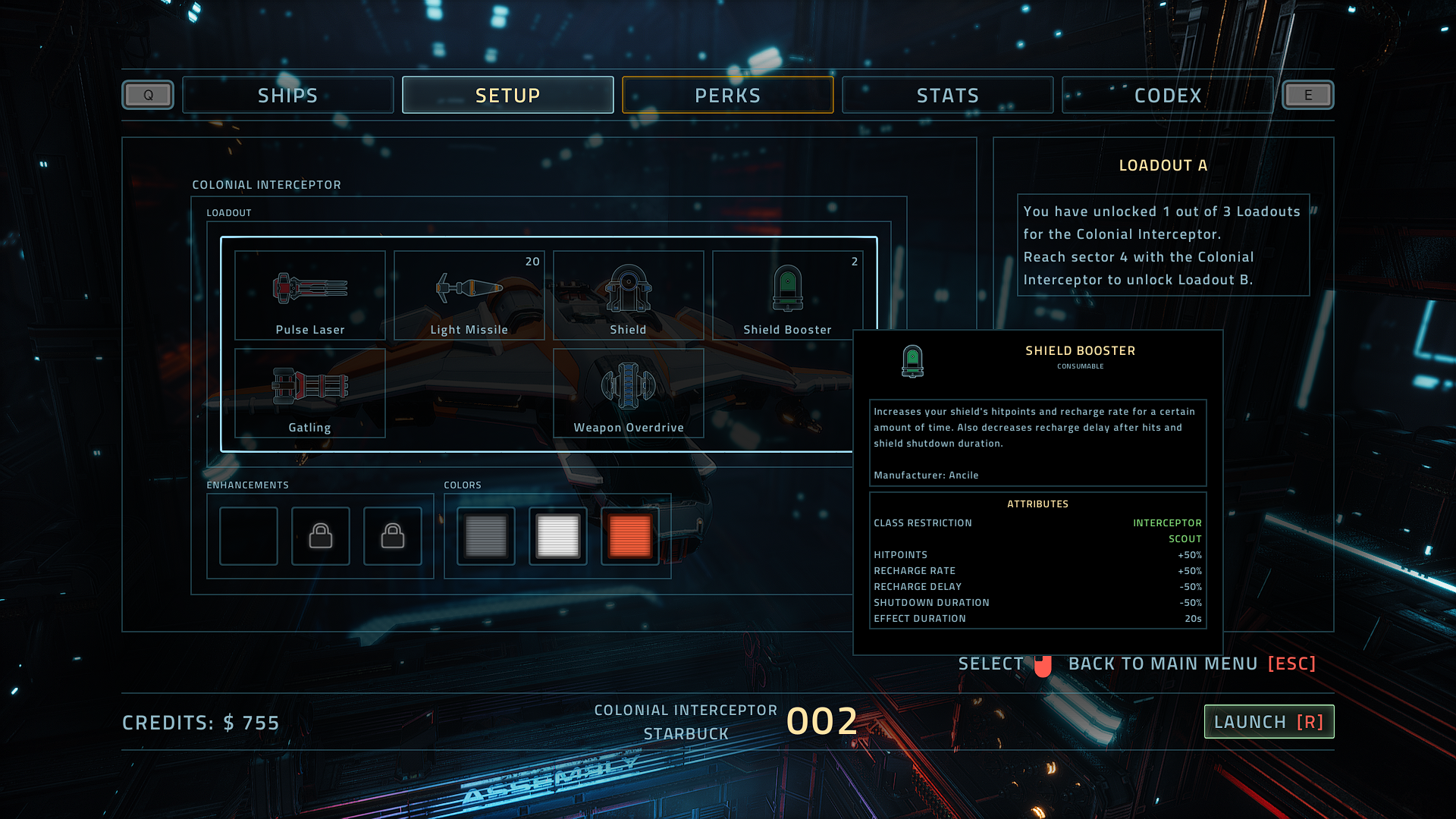The height and width of the screenshot is (819, 1456).
Task: Switch to the Ships tab
Action: pyautogui.click(x=287, y=96)
